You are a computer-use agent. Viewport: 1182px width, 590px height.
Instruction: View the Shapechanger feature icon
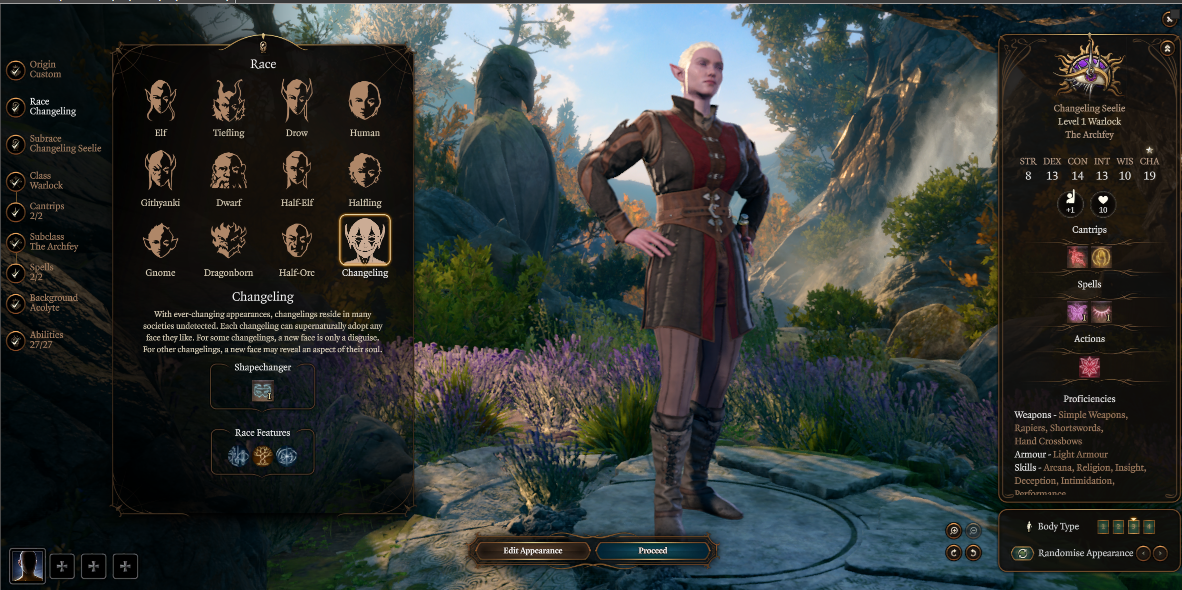262,391
